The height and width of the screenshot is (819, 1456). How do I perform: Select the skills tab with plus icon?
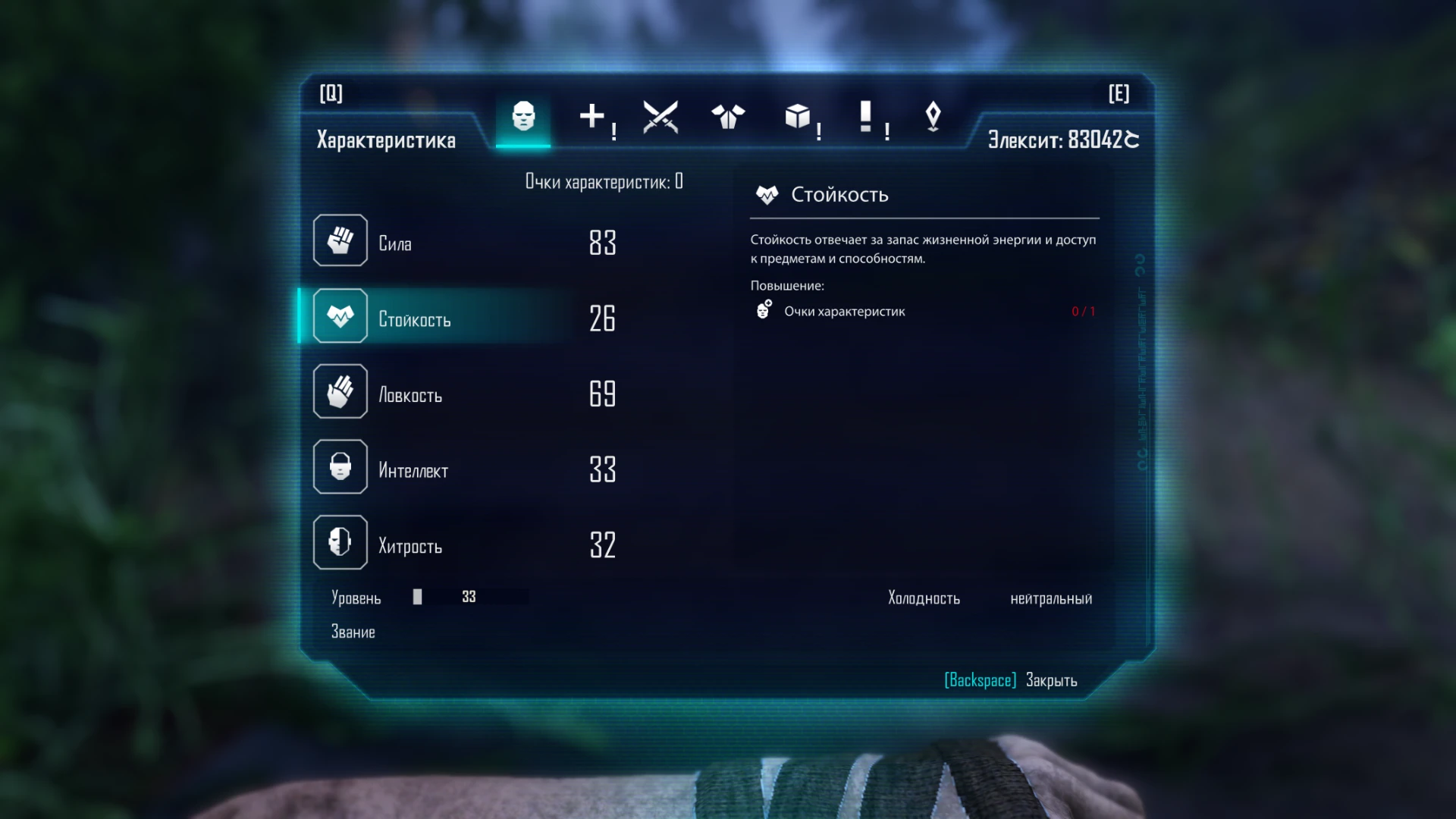(x=592, y=115)
